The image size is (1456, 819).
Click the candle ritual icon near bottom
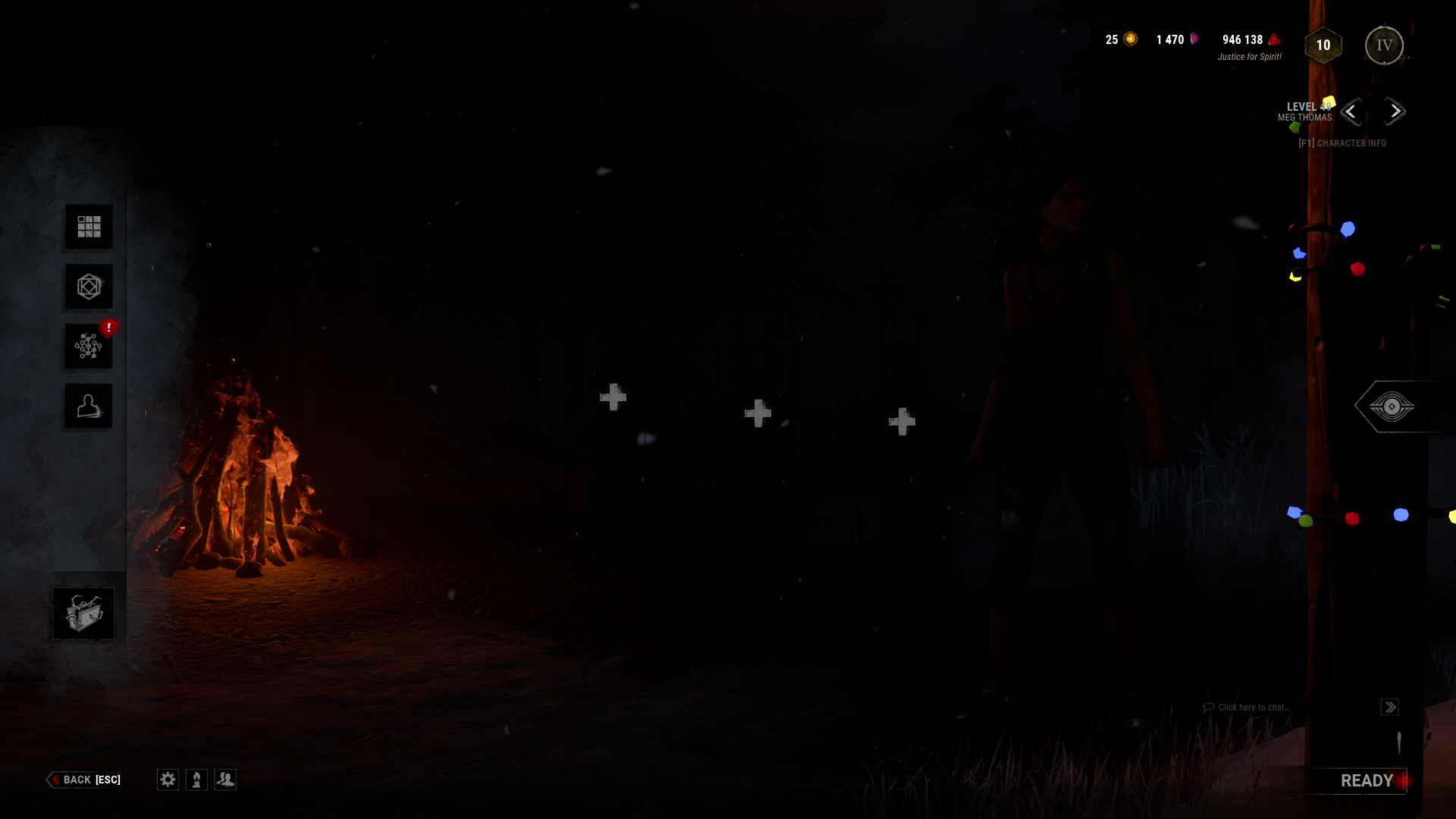click(196, 780)
